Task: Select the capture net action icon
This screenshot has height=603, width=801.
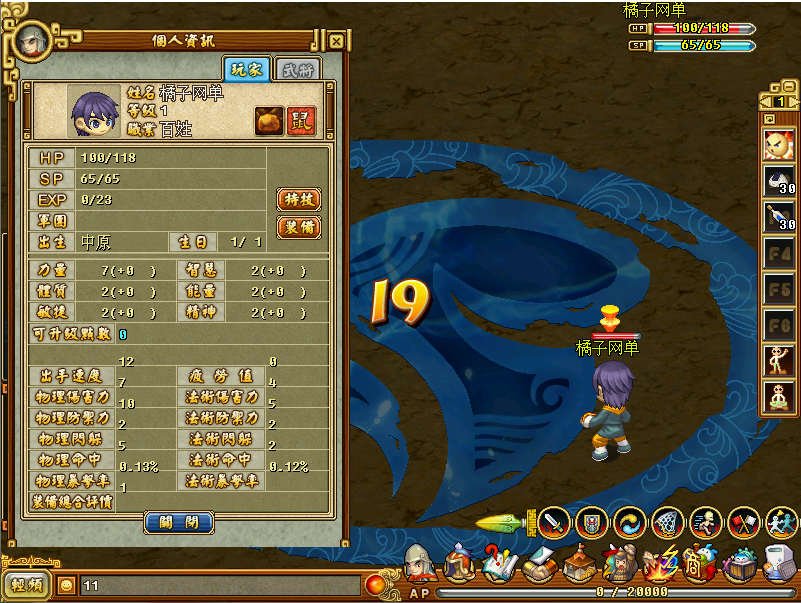Action: point(667,521)
